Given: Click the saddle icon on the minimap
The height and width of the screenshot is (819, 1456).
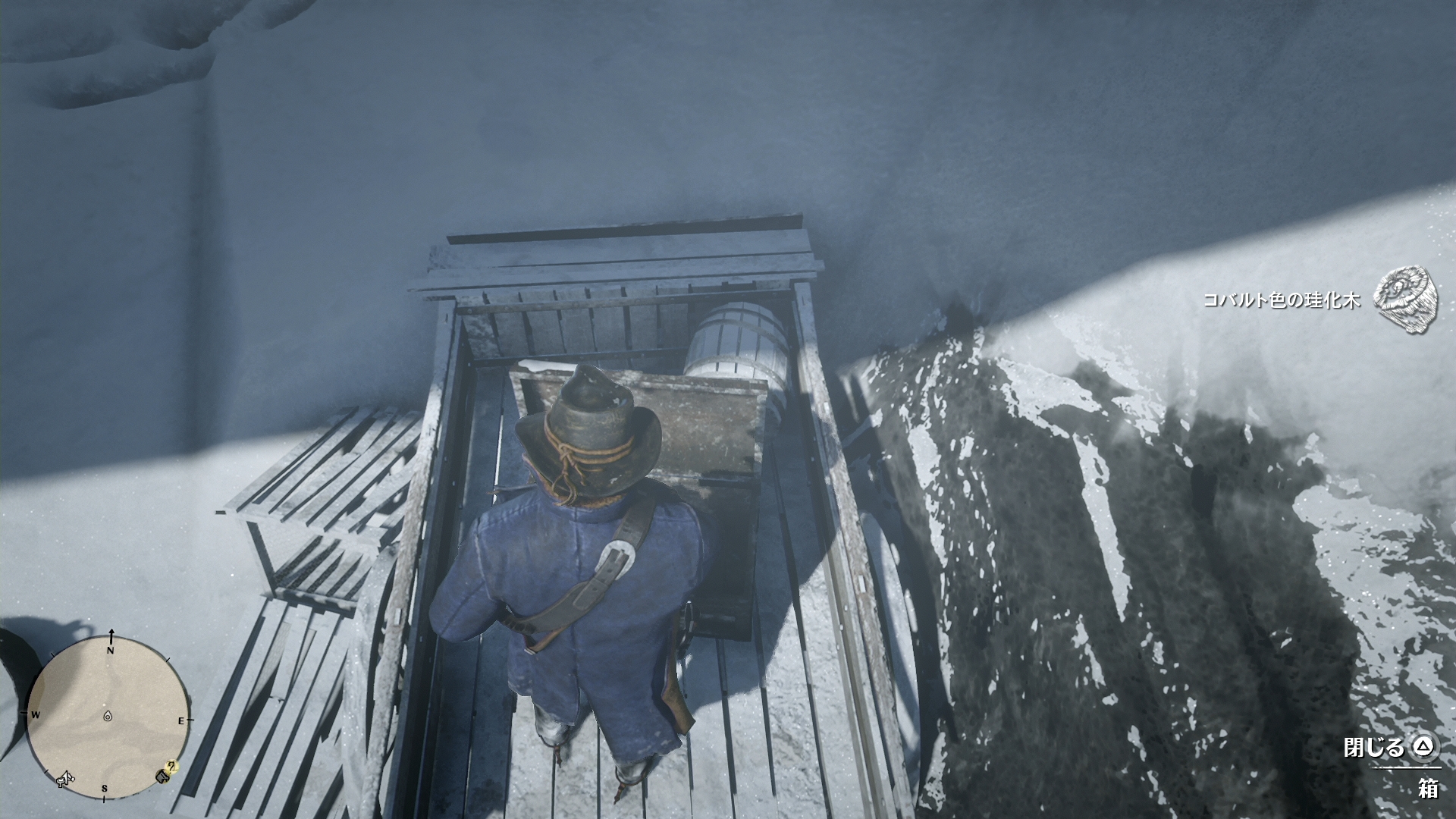Looking at the screenshot, I should point(64,780).
